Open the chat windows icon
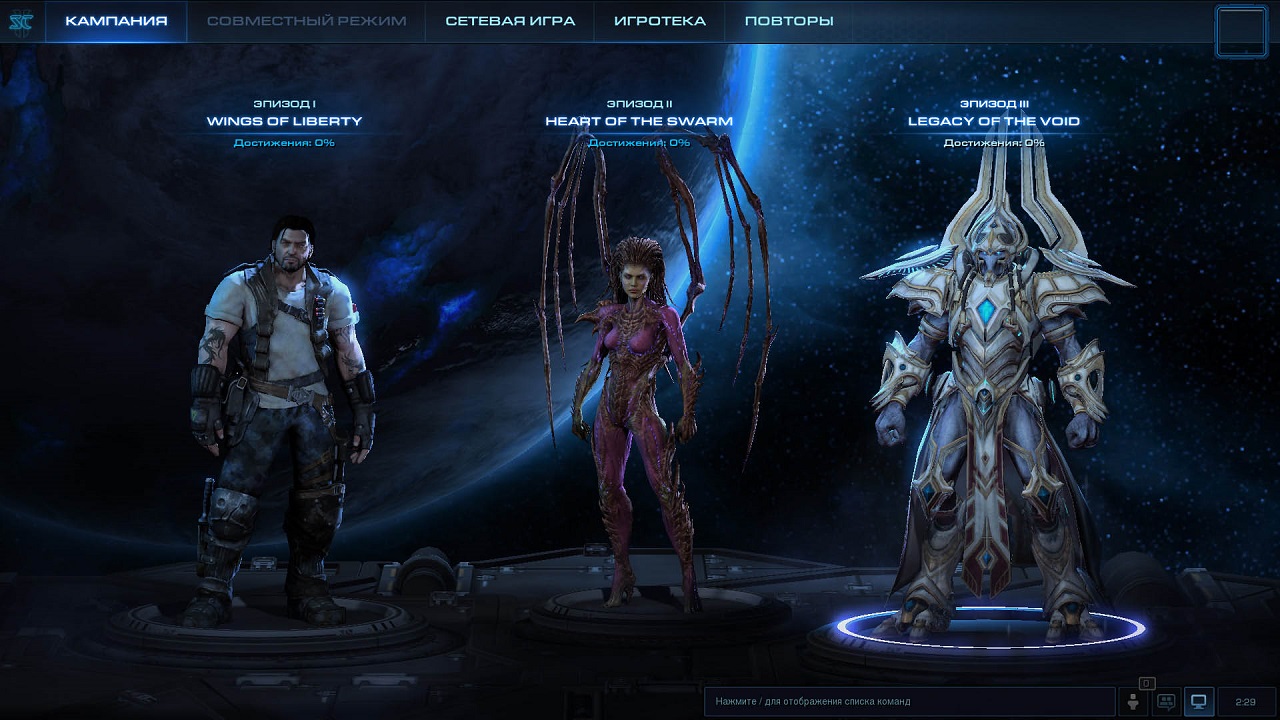Viewport: 1280px width, 720px height. pos(1166,702)
